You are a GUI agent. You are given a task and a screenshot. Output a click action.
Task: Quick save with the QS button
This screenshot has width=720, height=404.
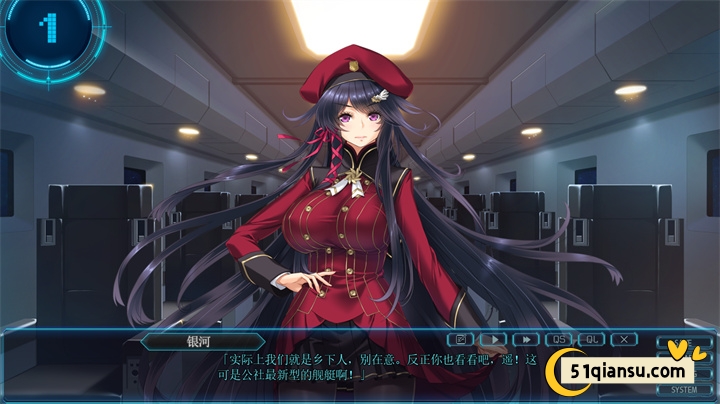pos(558,339)
